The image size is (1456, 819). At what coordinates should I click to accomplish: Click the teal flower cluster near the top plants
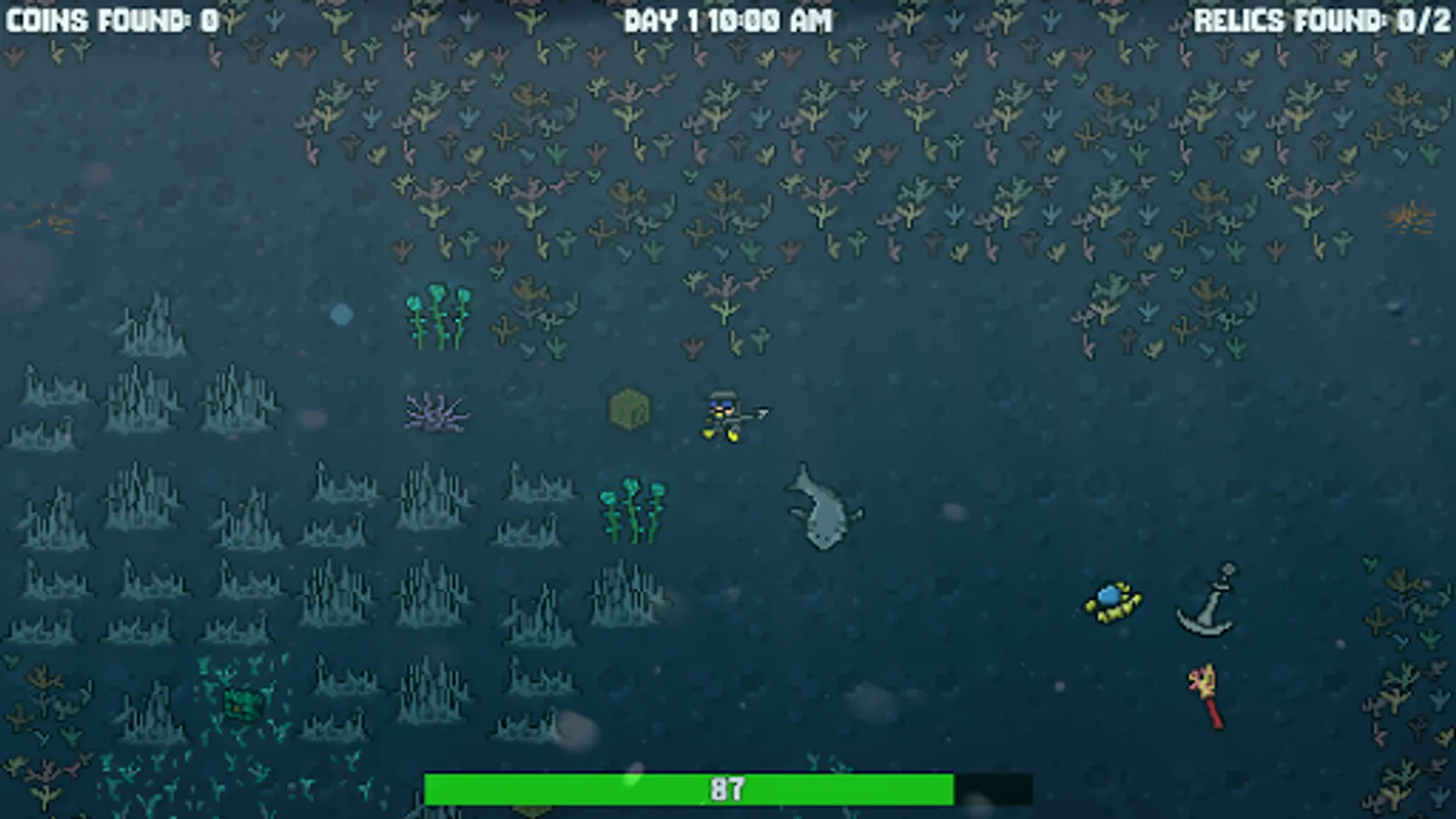click(x=437, y=314)
